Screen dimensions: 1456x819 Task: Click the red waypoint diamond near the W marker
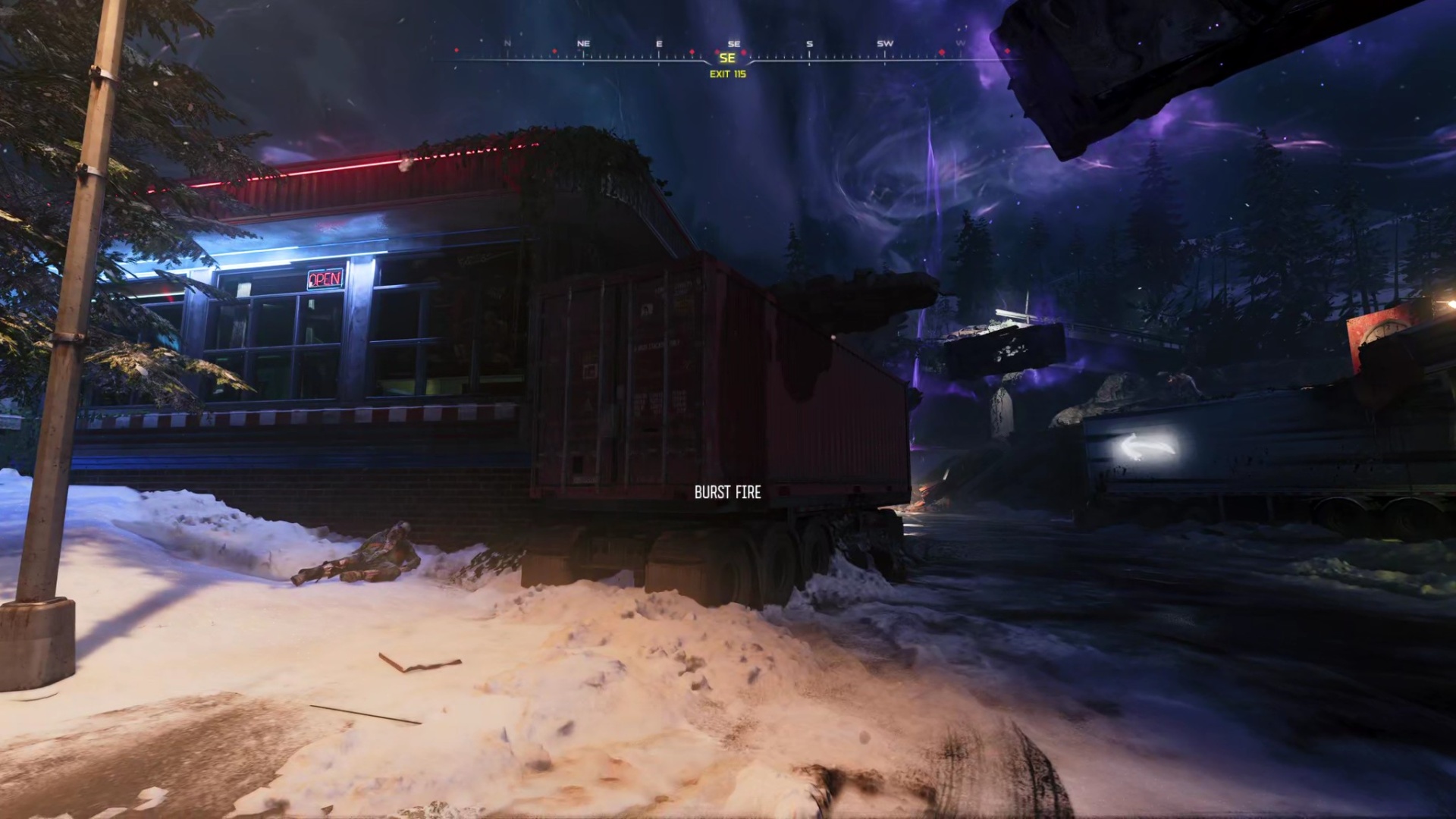pyautogui.click(x=941, y=52)
